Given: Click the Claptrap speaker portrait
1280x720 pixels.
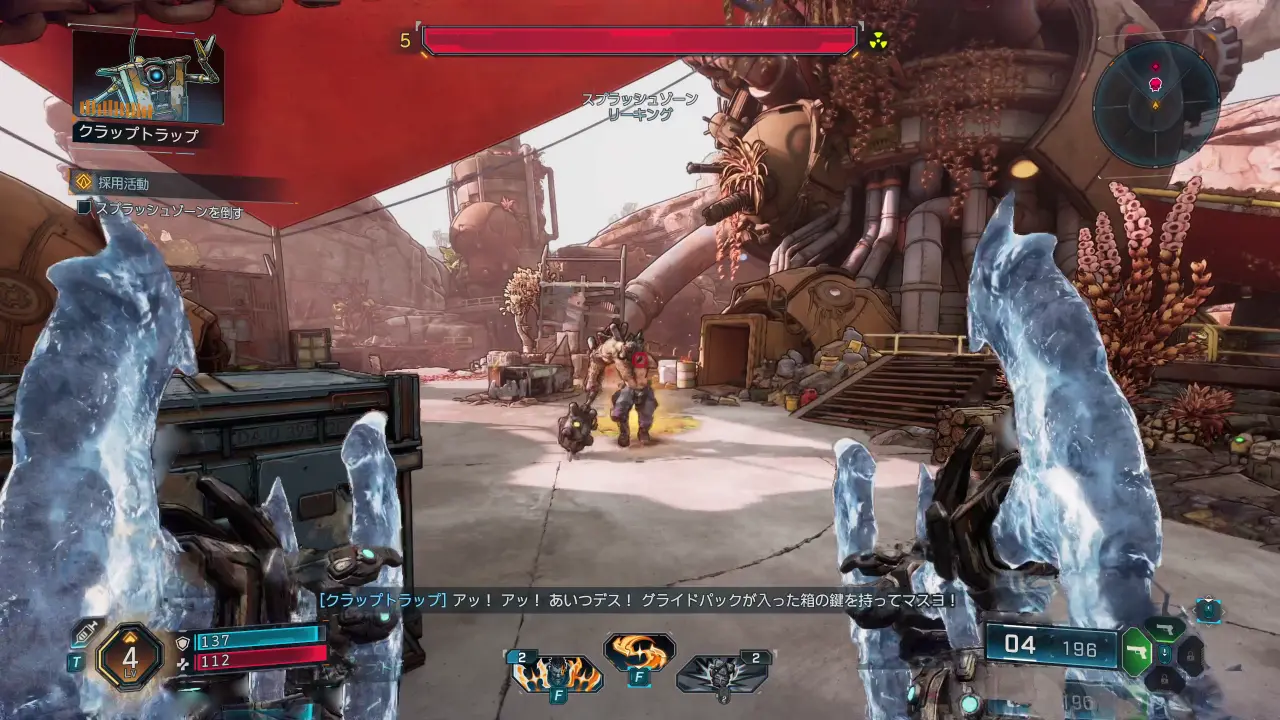Looking at the screenshot, I should click(x=148, y=77).
